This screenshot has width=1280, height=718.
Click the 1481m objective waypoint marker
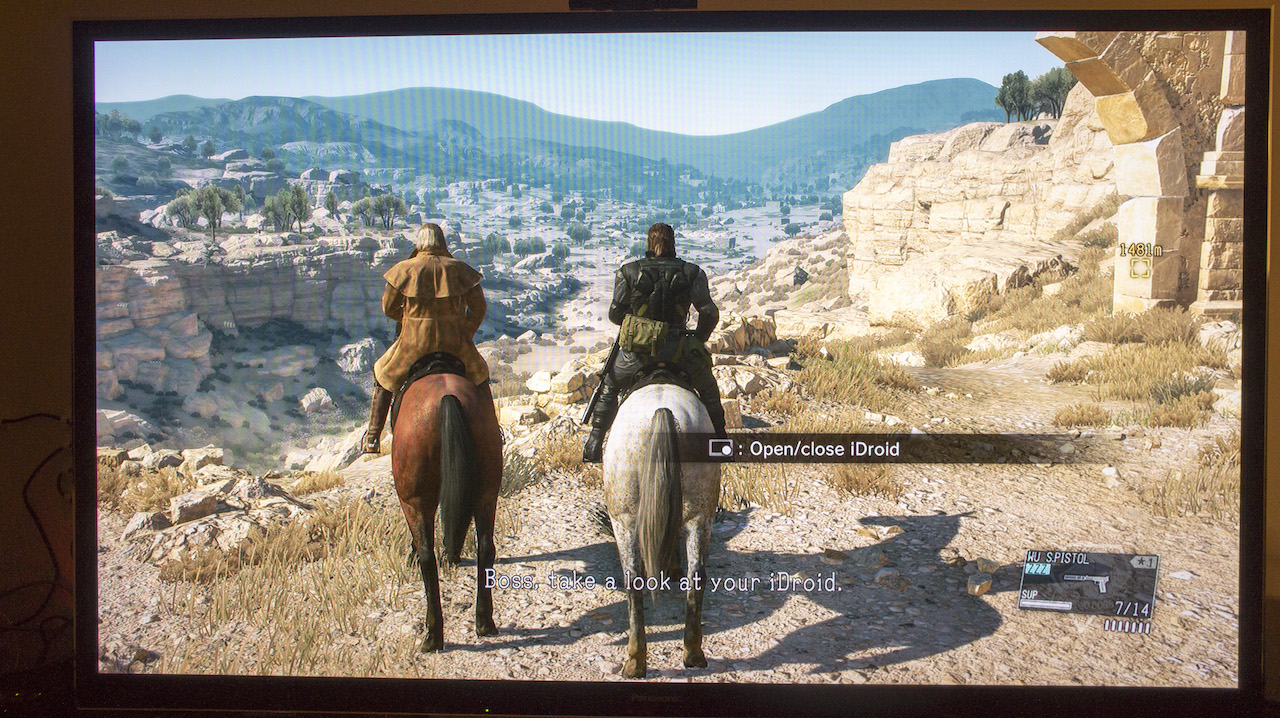1140,267
